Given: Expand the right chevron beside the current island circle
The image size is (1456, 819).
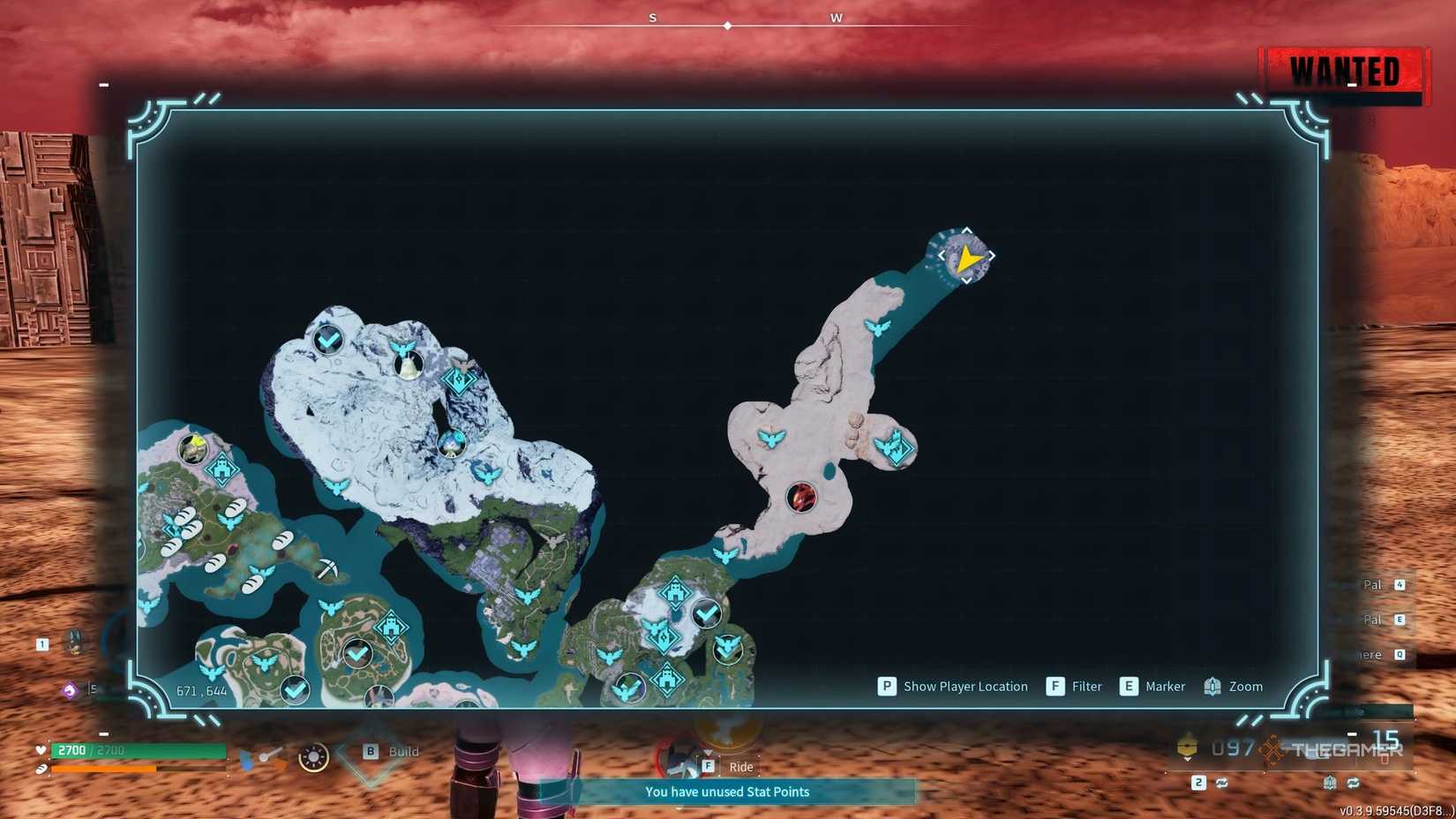Looking at the screenshot, I should click(x=992, y=256).
